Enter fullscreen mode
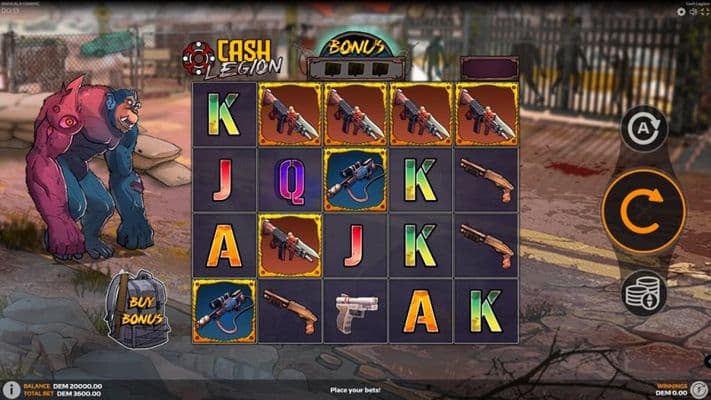Image resolution: width=711 pixels, height=400 pixels. [x=704, y=12]
